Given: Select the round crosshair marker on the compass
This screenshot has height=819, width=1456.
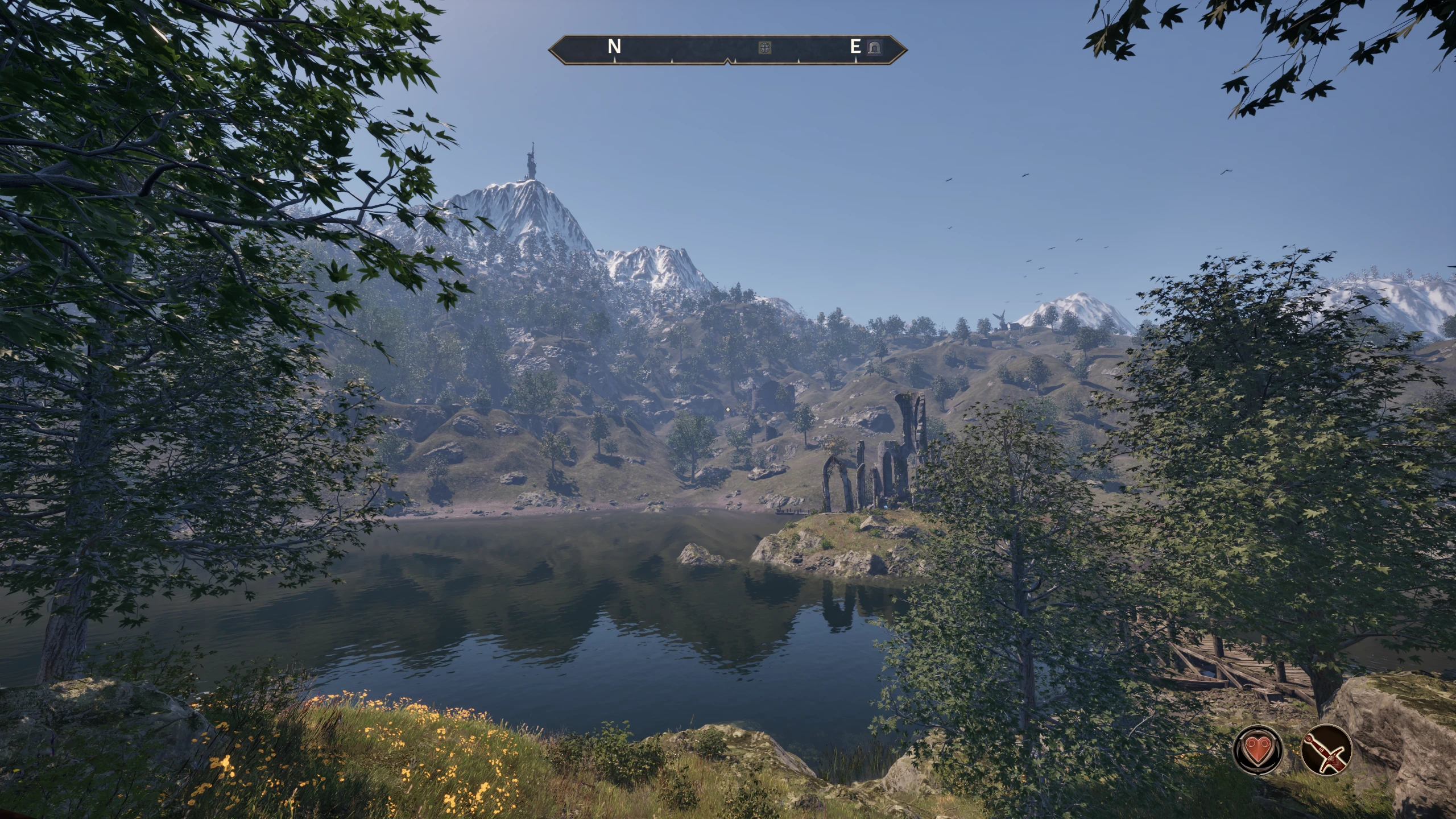Looking at the screenshot, I should (765, 47).
